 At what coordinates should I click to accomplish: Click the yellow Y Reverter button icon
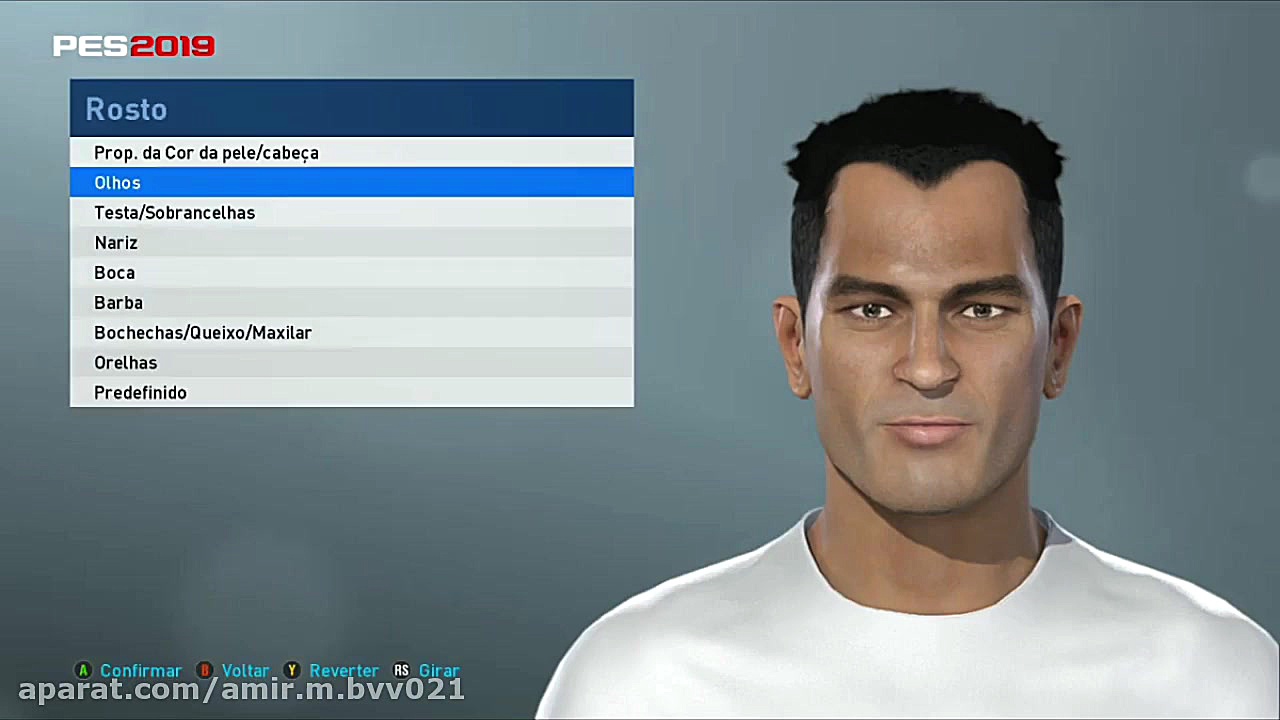pos(292,671)
